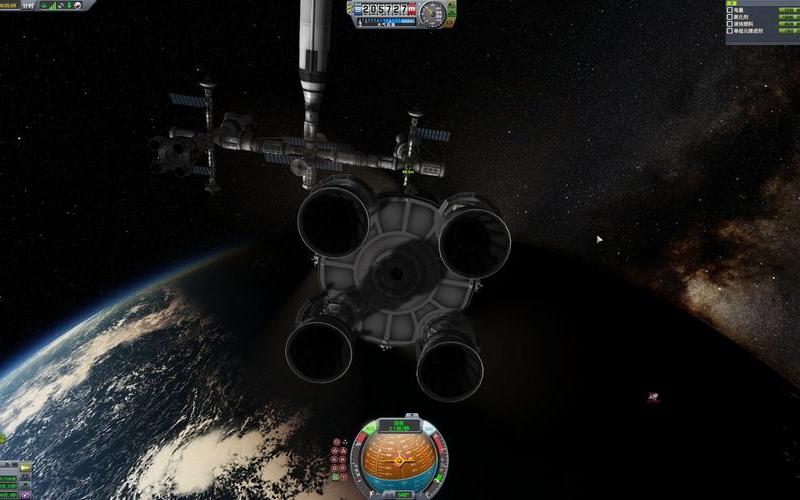Cycle the navball speed display mode
Image resolution: width=800 pixels, height=500 pixels.
(401, 426)
